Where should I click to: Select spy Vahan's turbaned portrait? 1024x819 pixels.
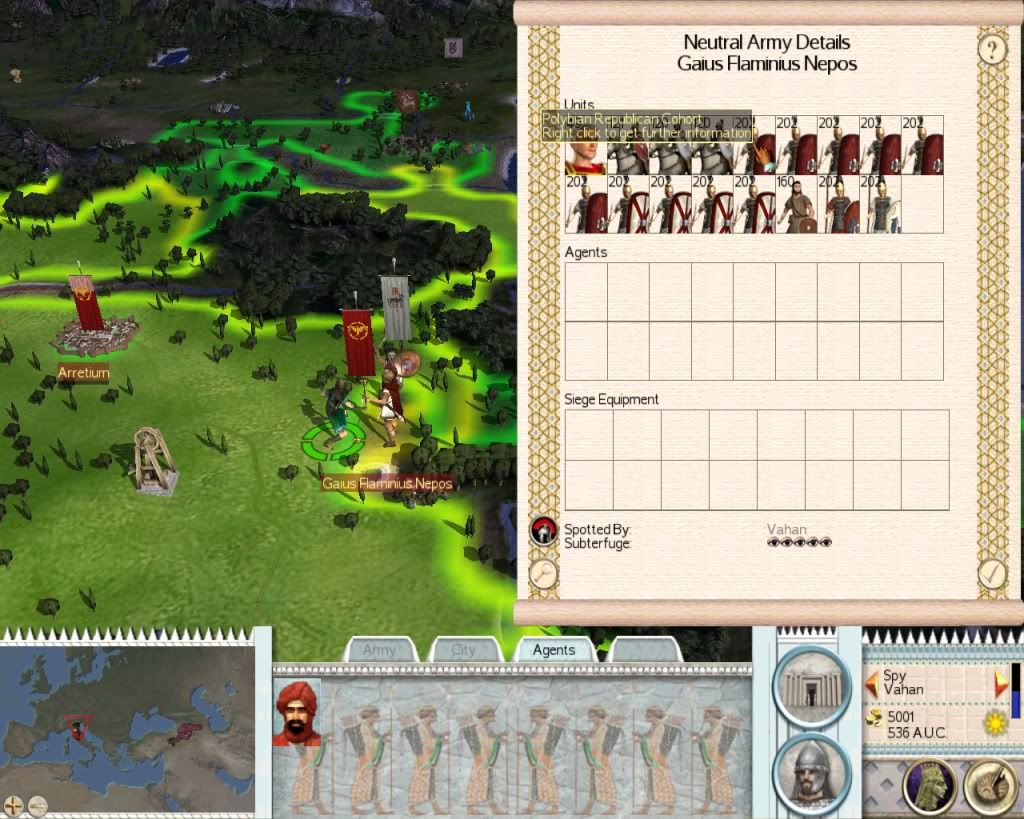click(296, 713)
